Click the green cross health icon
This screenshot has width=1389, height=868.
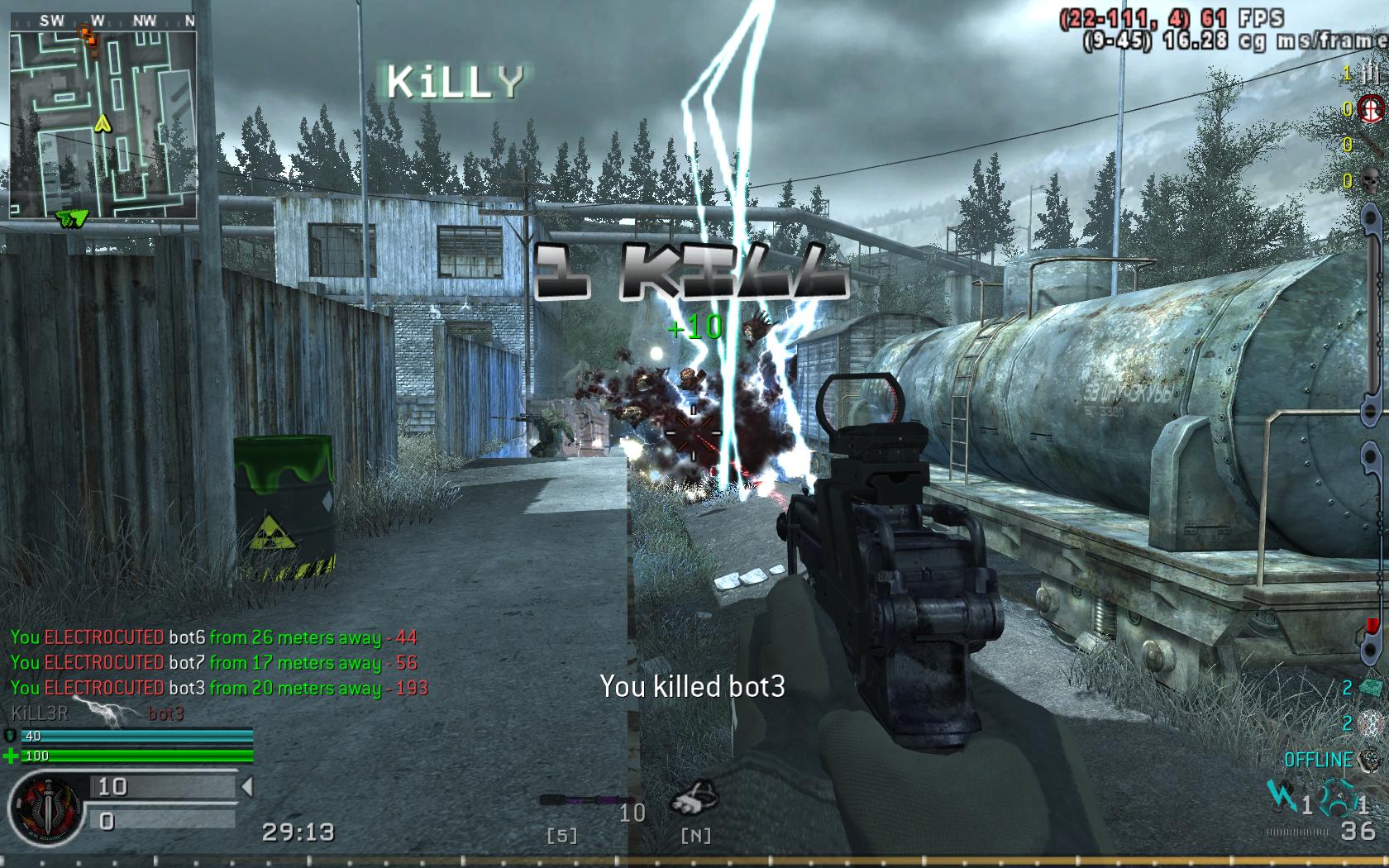pyautogui.click(x=11, y=756)
